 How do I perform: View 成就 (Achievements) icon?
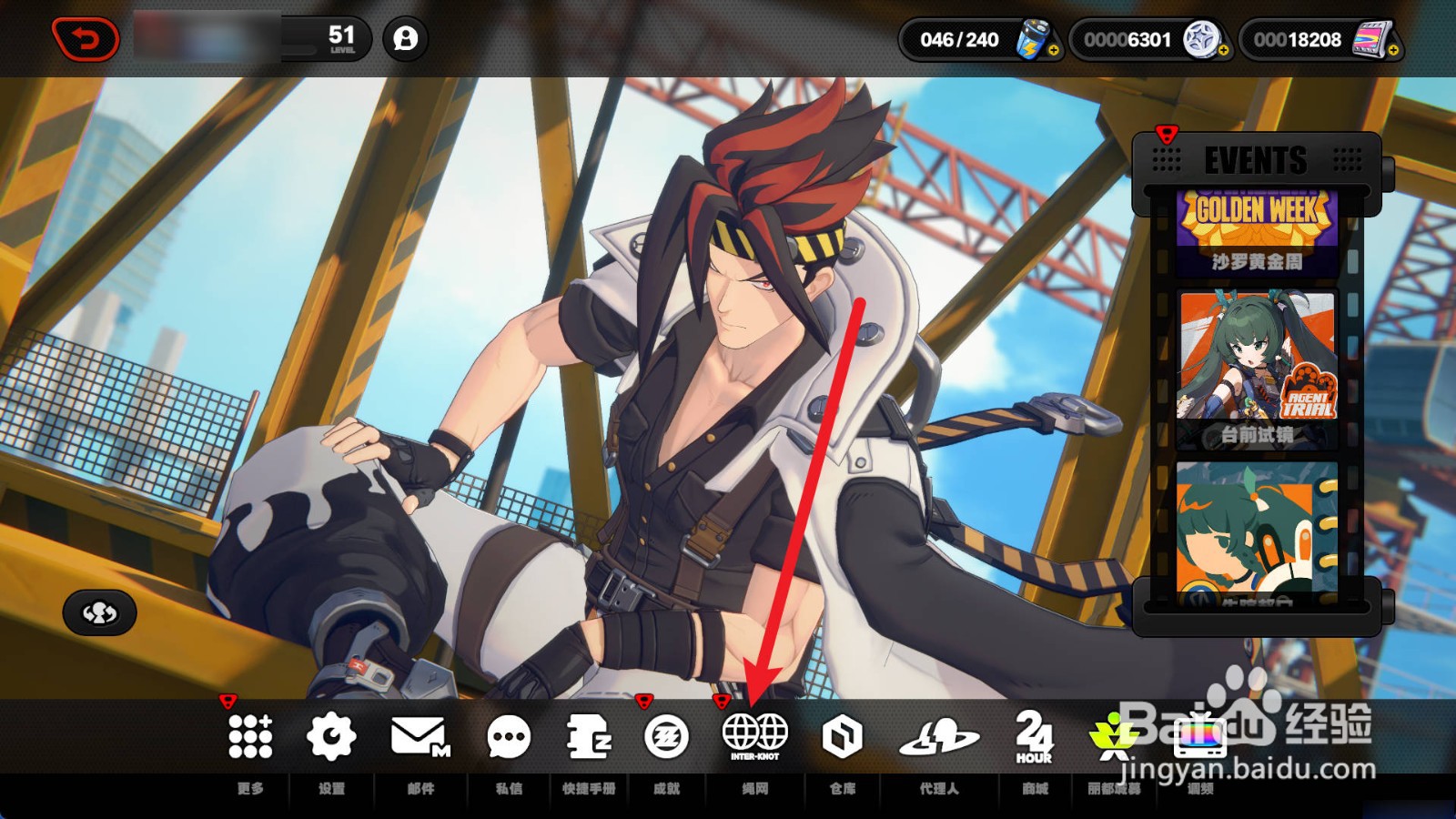[667, 736]
